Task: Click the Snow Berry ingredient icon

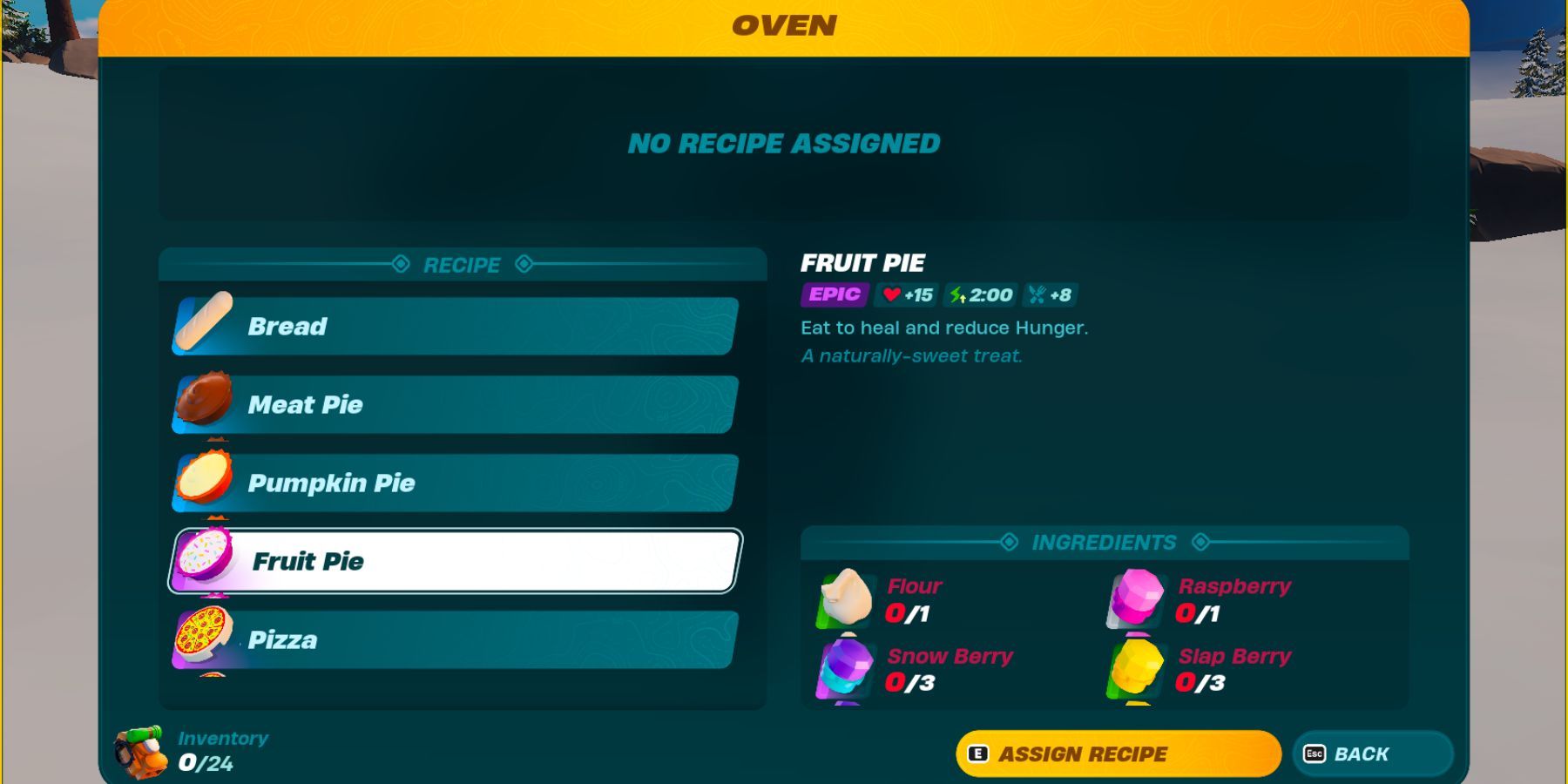Action: click(x=846, y=672)
